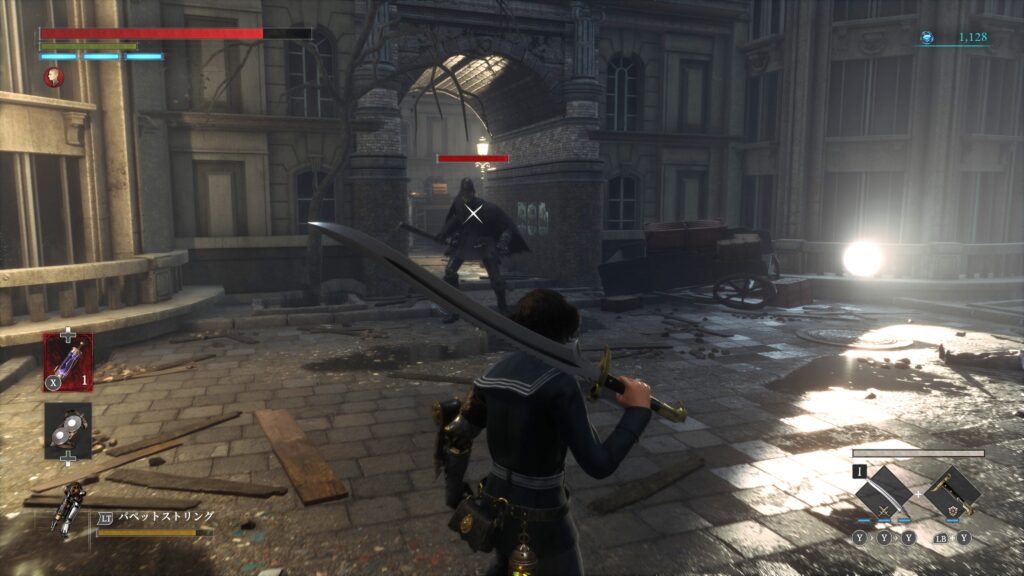
Task: Click the red character portrait status icon
Action: point(54,76)
